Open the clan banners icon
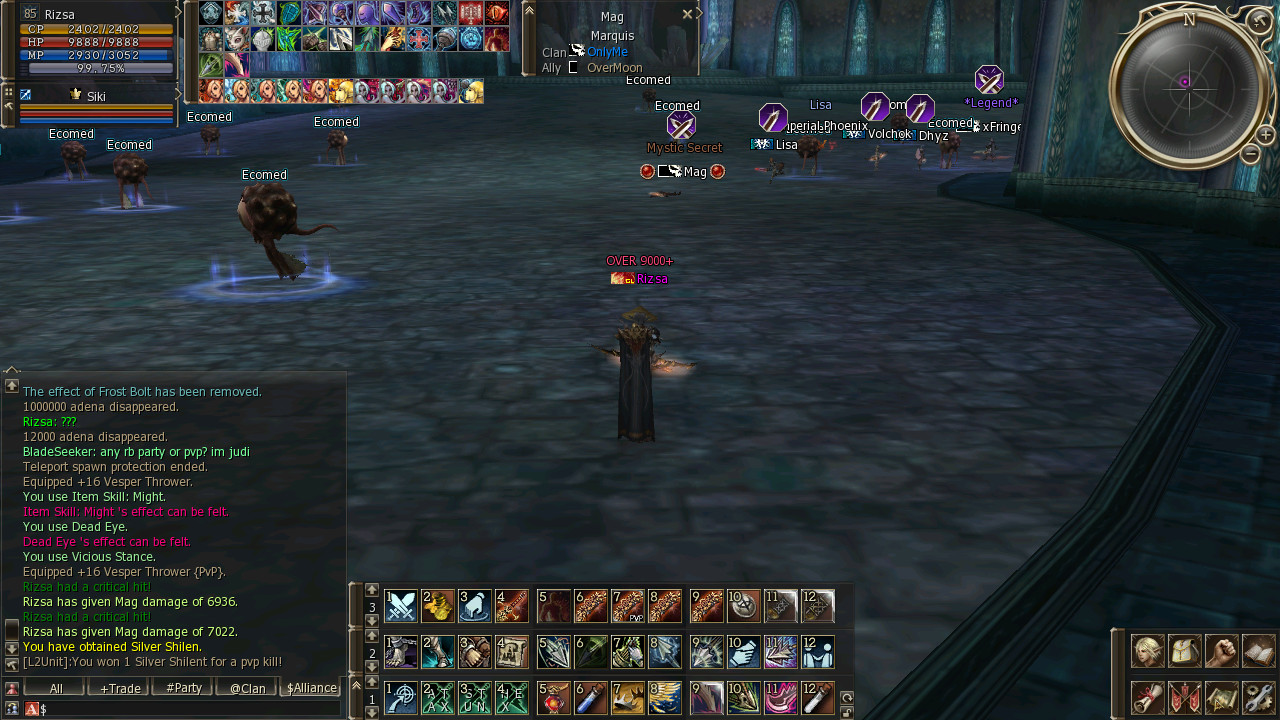1280x720 pixels. pyautogui.click(x=1184, y=697)
